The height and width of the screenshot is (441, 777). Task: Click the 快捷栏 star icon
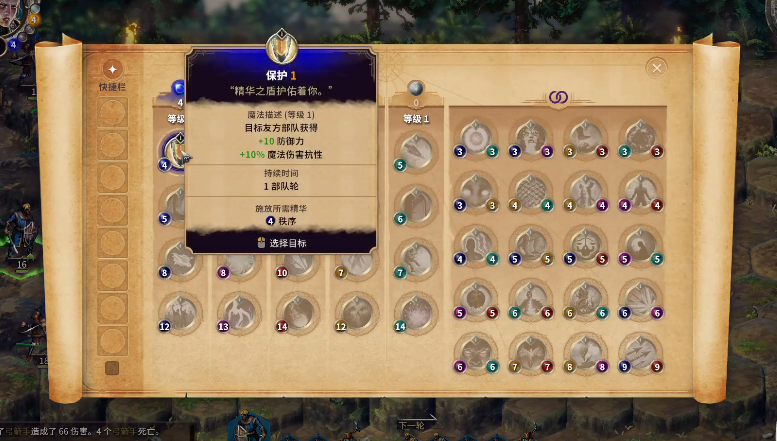click(112, 69)
